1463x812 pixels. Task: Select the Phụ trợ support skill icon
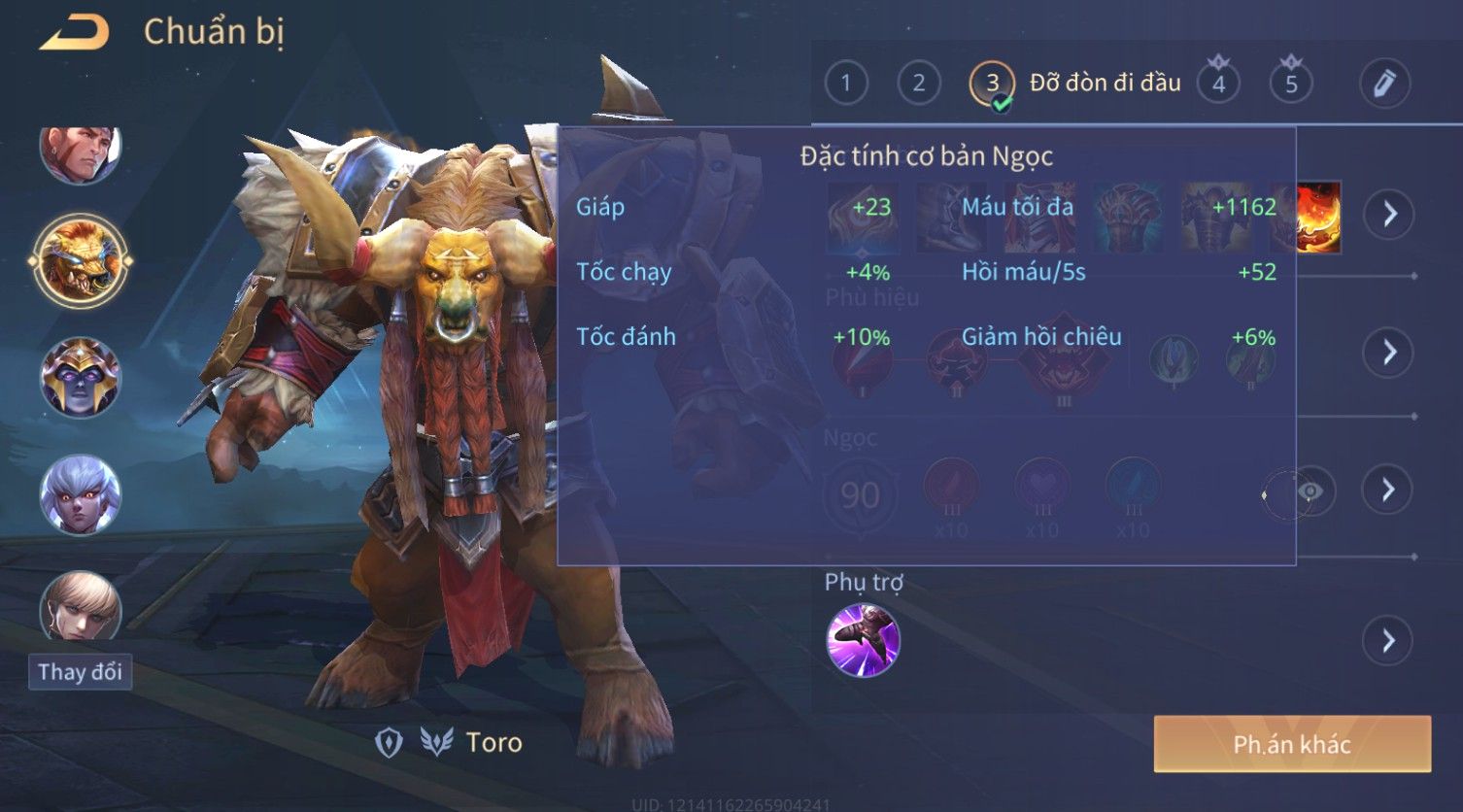pyautogui.click(x=863, y=640)
